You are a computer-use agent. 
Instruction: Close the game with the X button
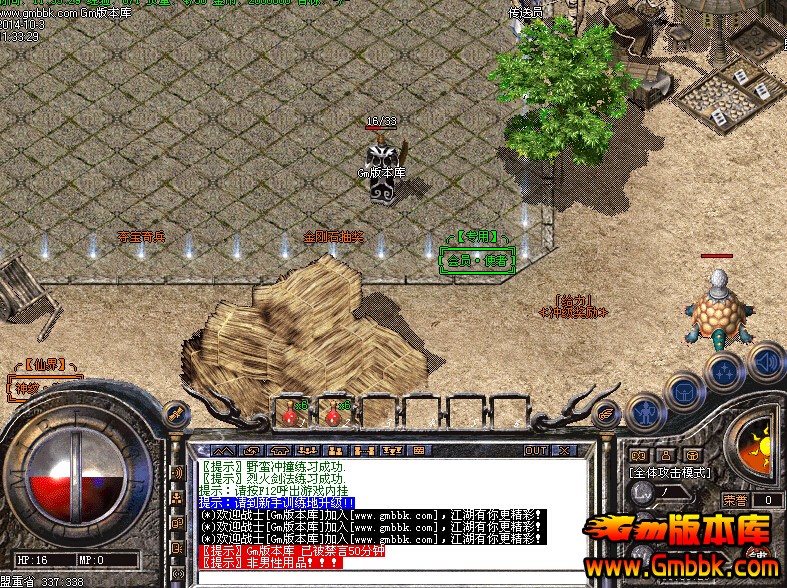pyautogui.click(x=562, y=450)
